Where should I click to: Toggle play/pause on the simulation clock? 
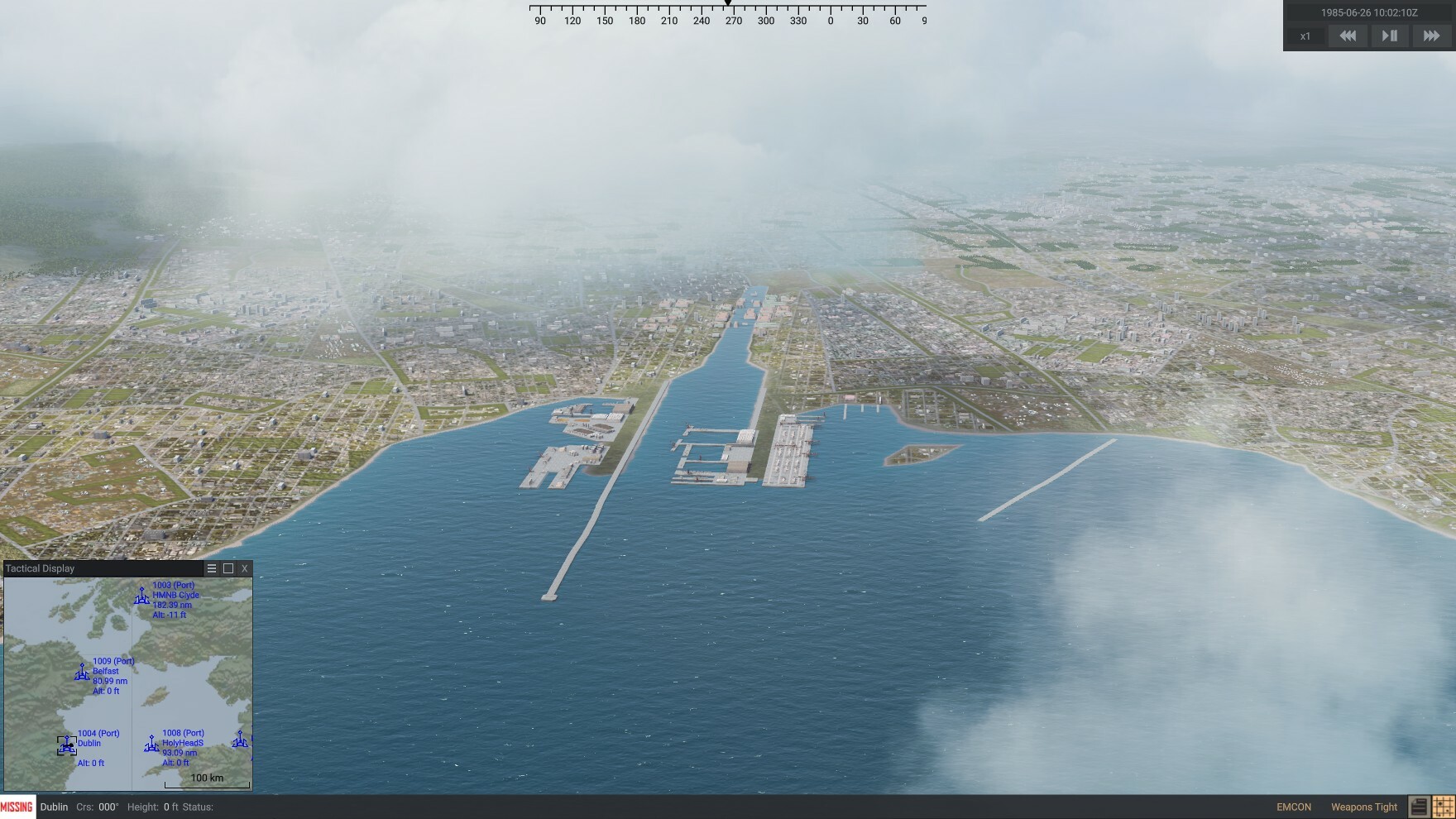click(1388, 36)
